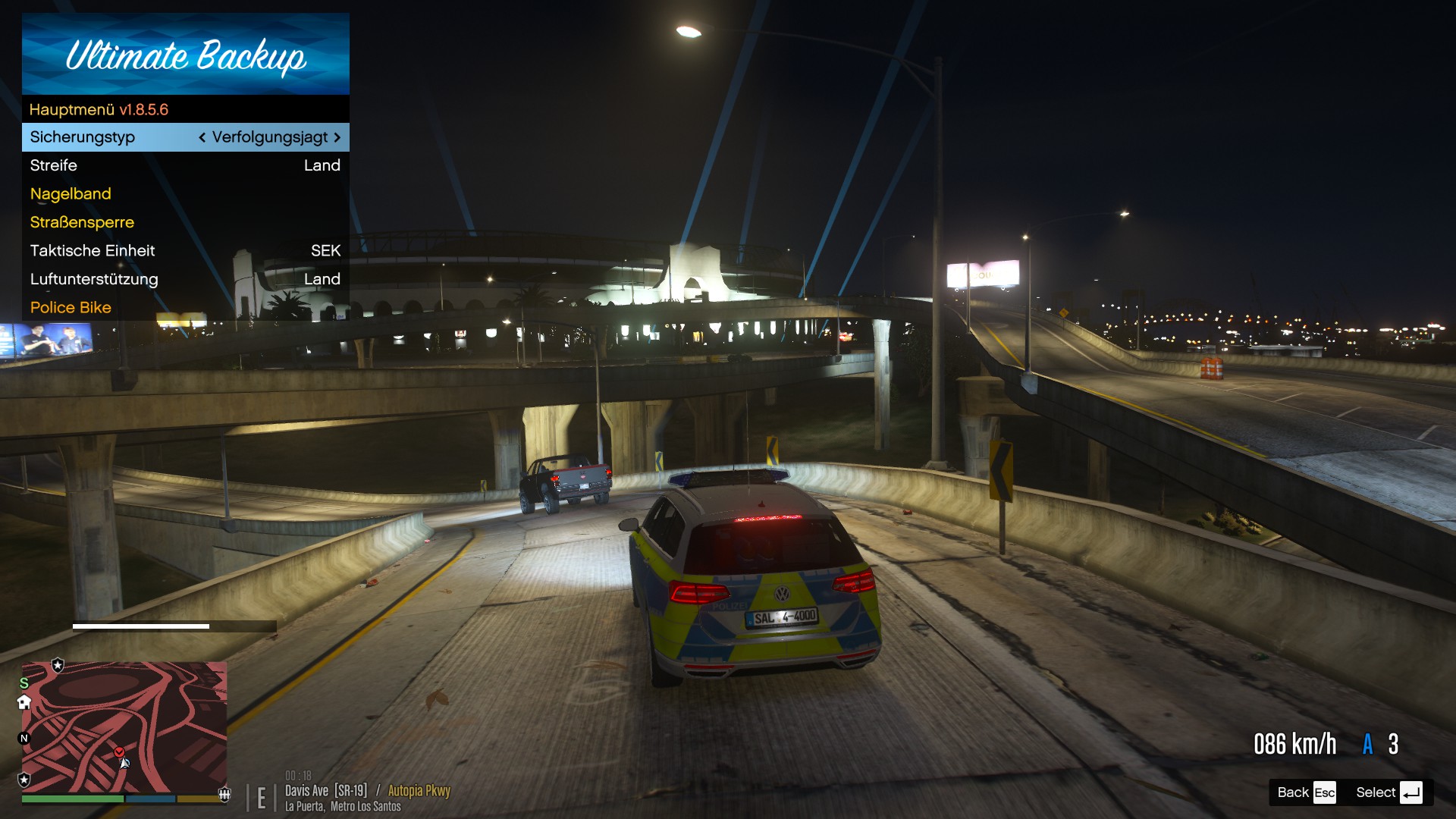Click the right arrow beside Verfolgungsjagt
Image resolution: width=1456 pixels, height=819 pixels.
[337, 137]
